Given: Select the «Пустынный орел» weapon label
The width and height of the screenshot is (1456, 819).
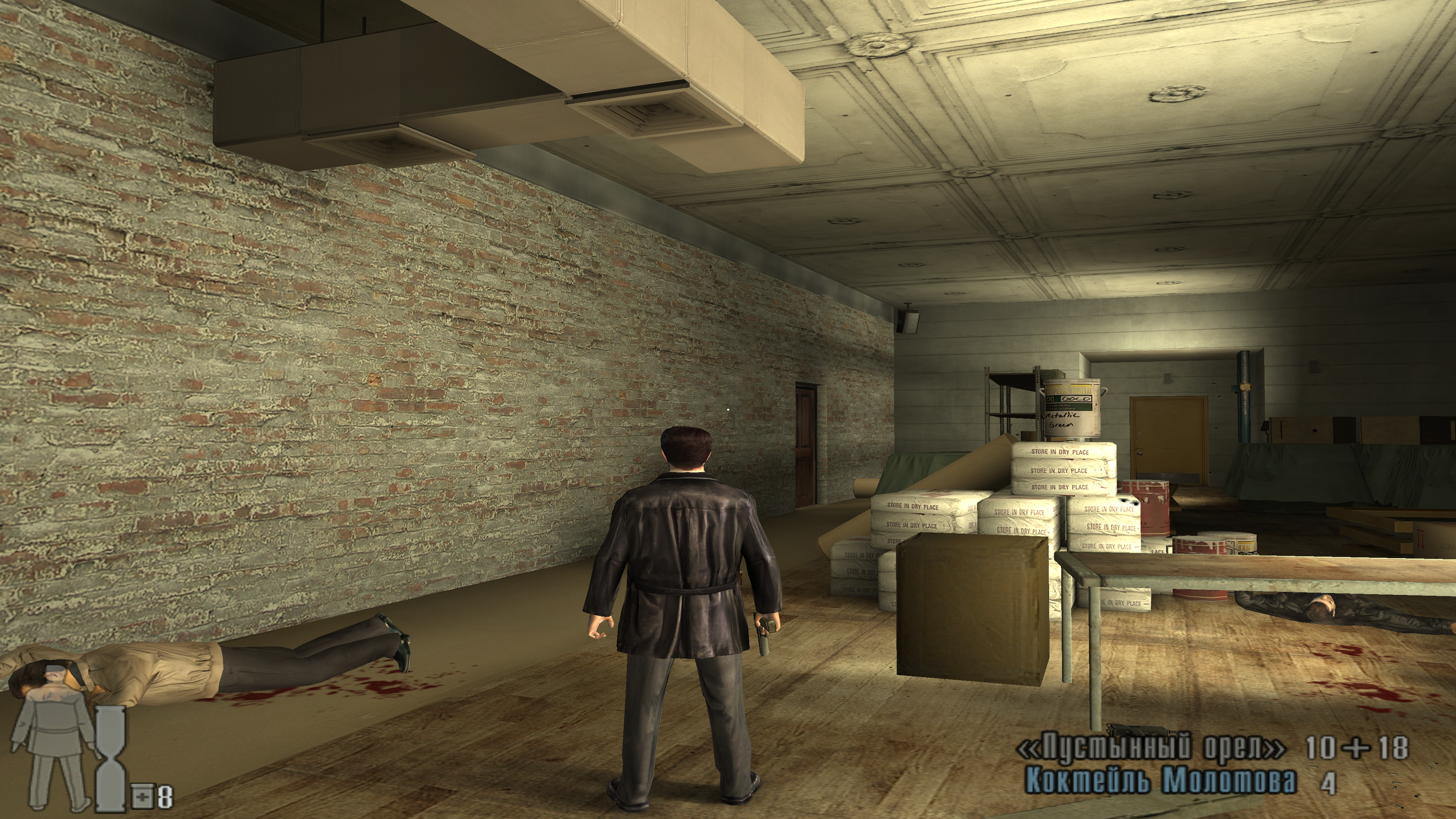Looking at the screenshot, I should pyautogui.click(x=1150, y=748).
